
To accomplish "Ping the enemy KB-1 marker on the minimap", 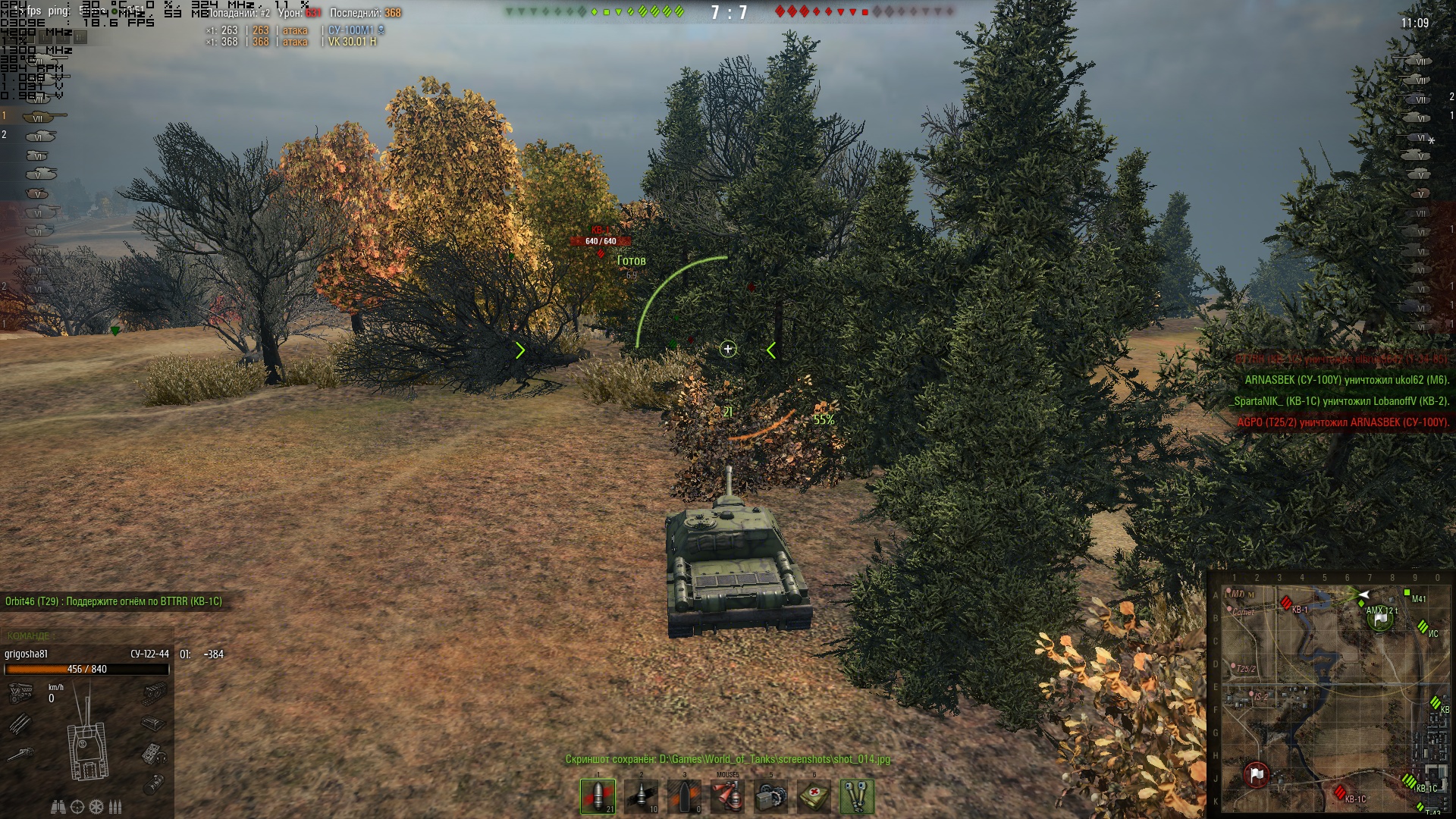I will tap(1286, 603).
